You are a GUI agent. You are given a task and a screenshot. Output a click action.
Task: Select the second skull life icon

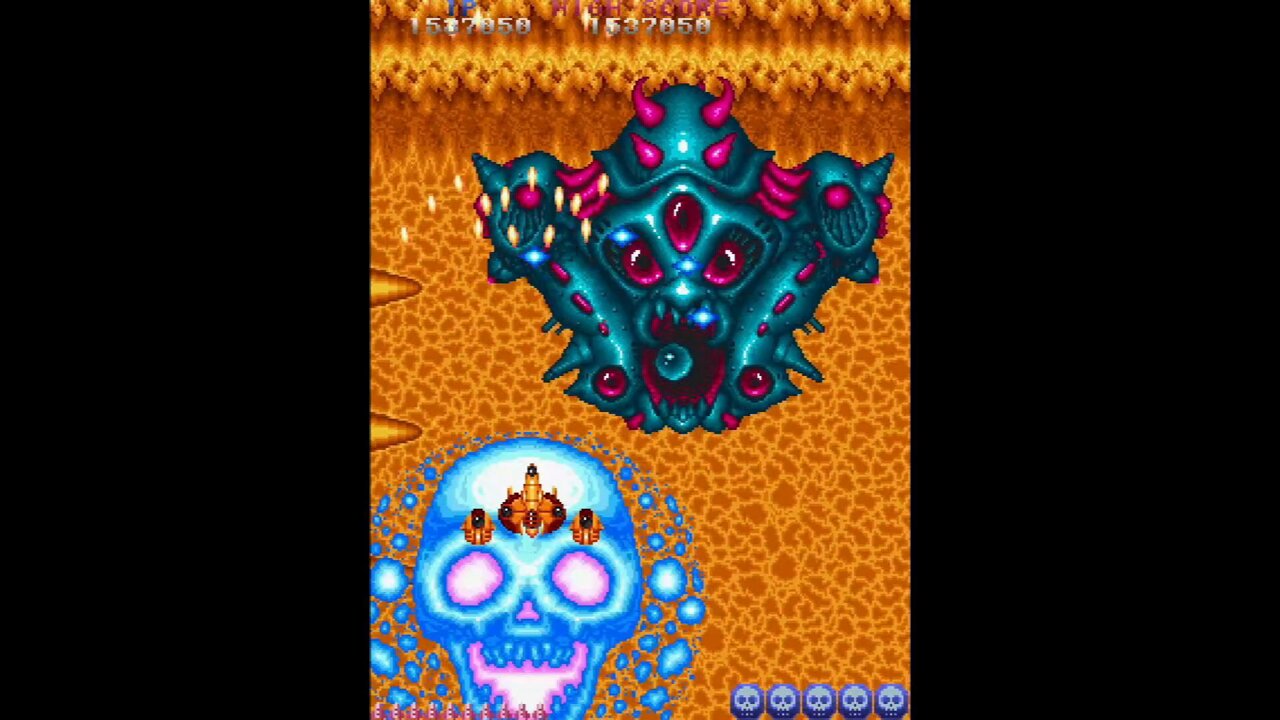782,699
